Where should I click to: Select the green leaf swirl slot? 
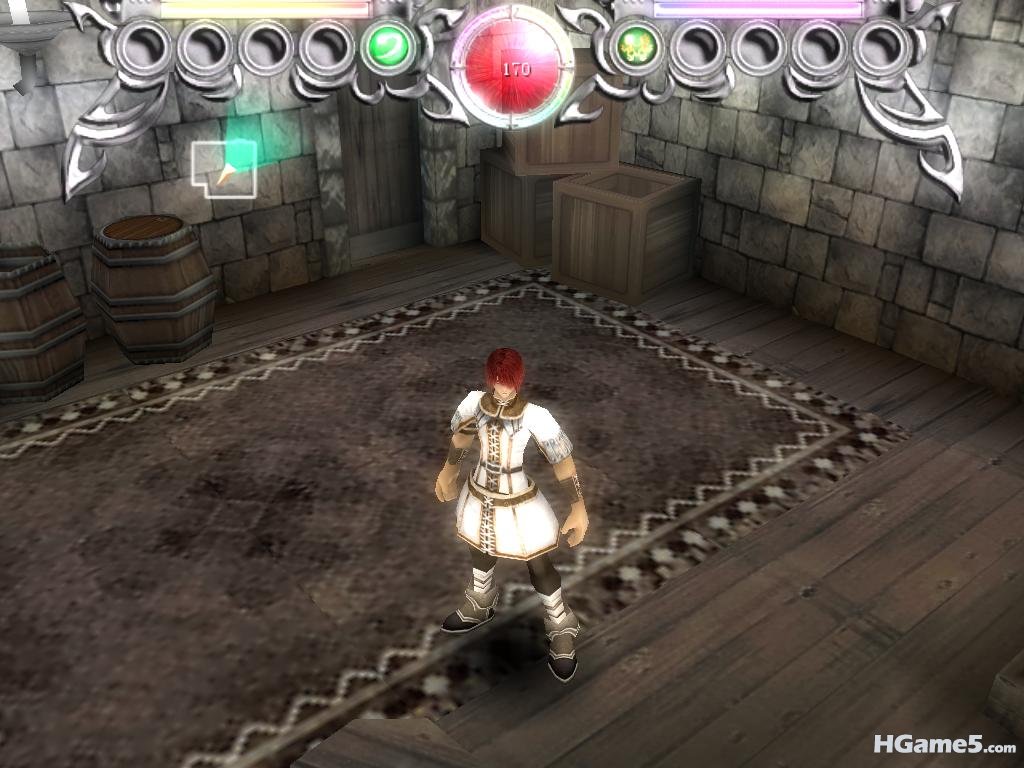[387, 47]
